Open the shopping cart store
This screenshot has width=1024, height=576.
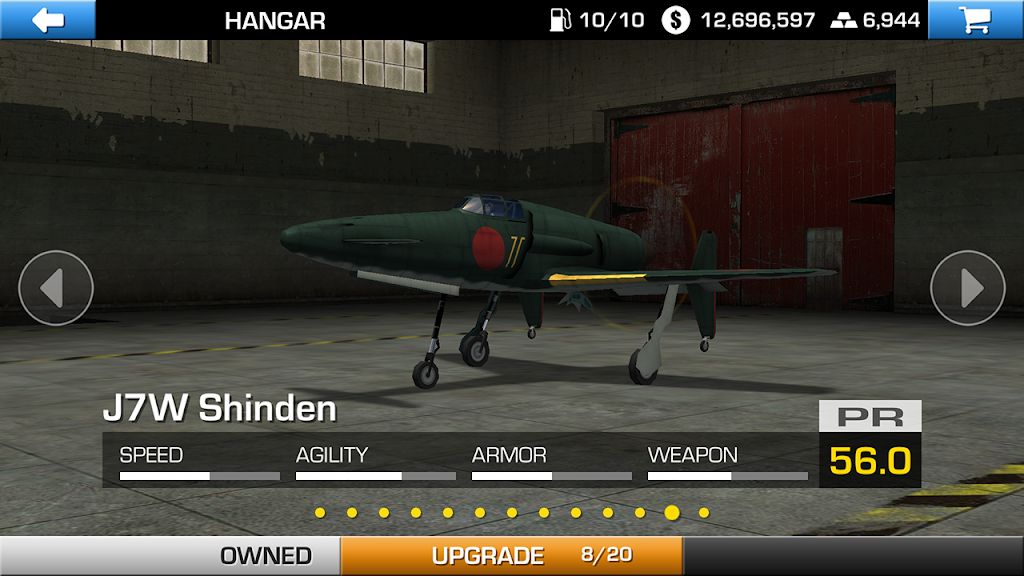point(975,19)
